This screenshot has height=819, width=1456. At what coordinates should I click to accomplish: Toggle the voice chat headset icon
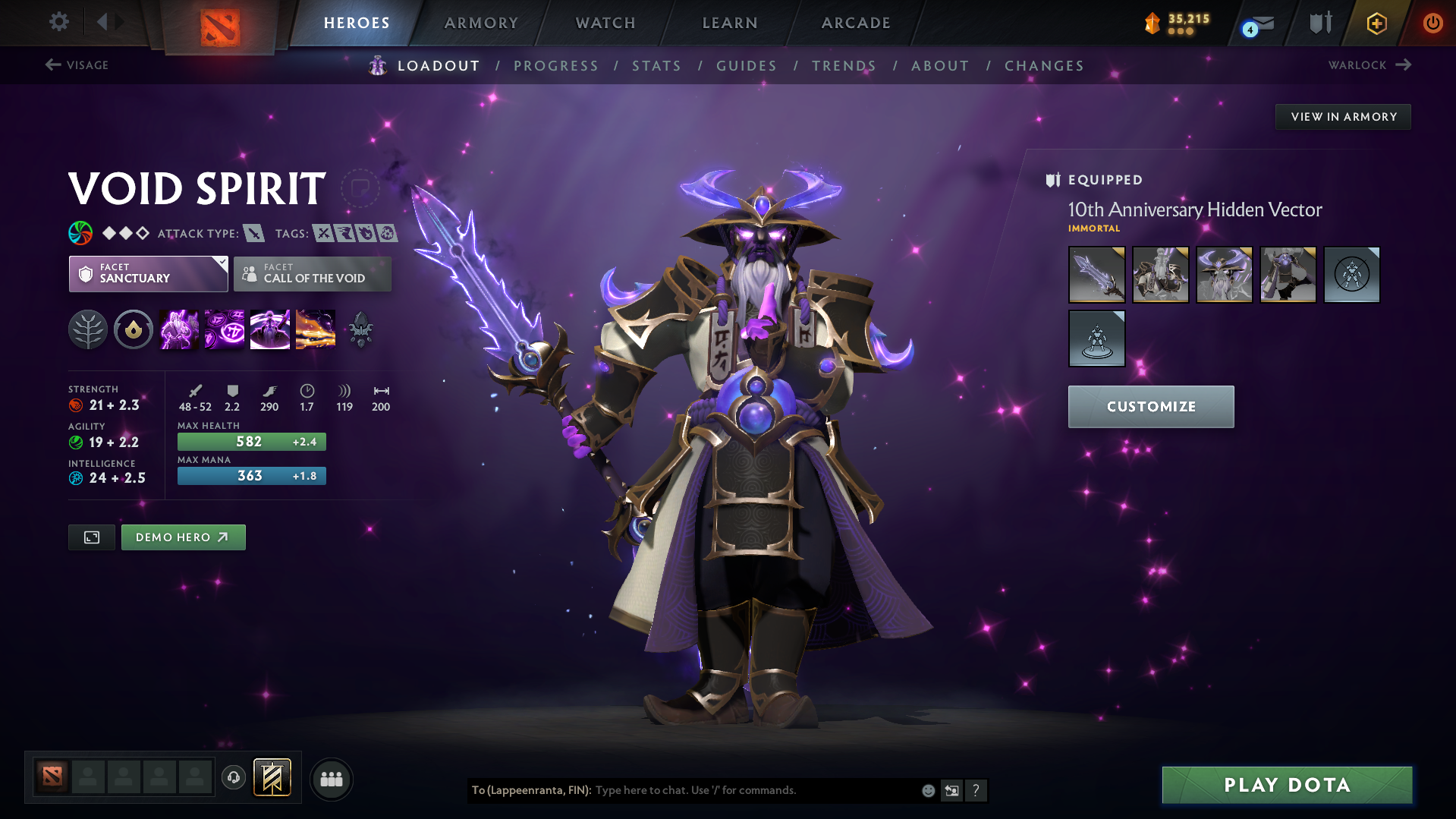[x=234, y=778]
